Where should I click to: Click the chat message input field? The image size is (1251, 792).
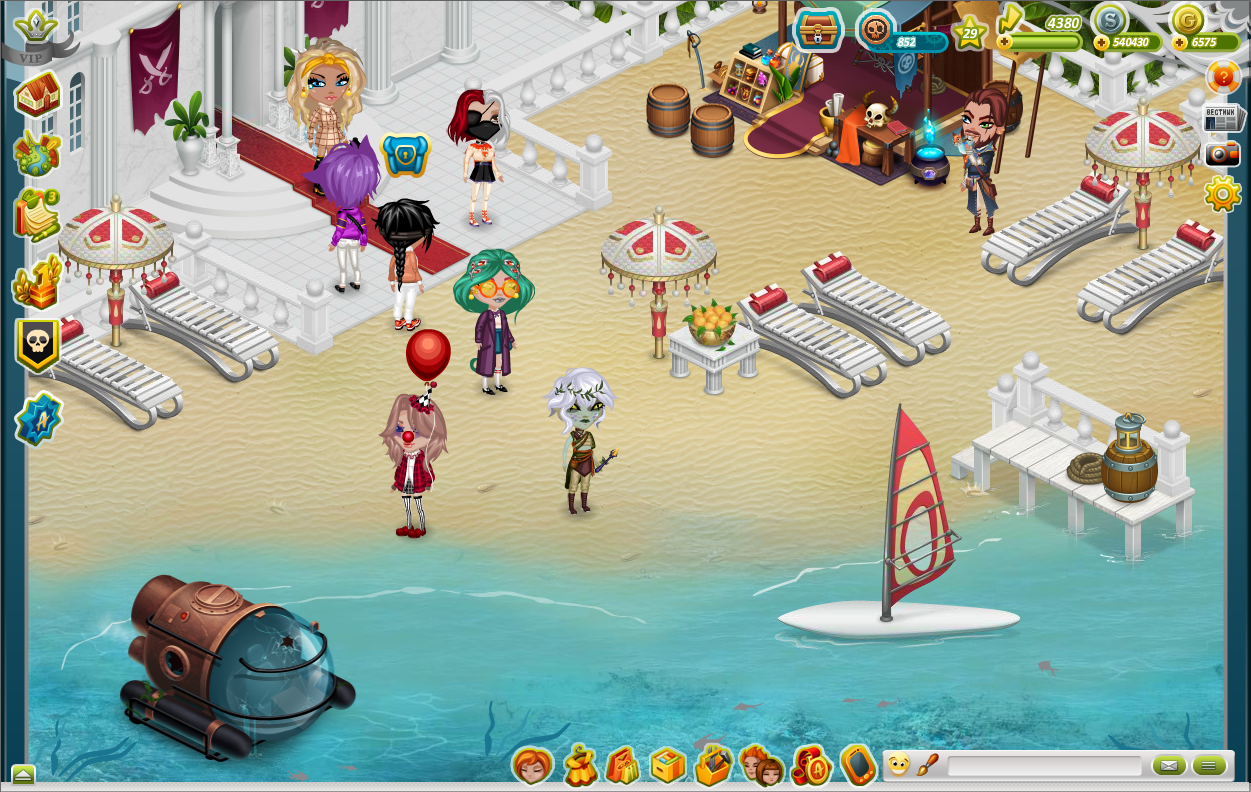1044,766
